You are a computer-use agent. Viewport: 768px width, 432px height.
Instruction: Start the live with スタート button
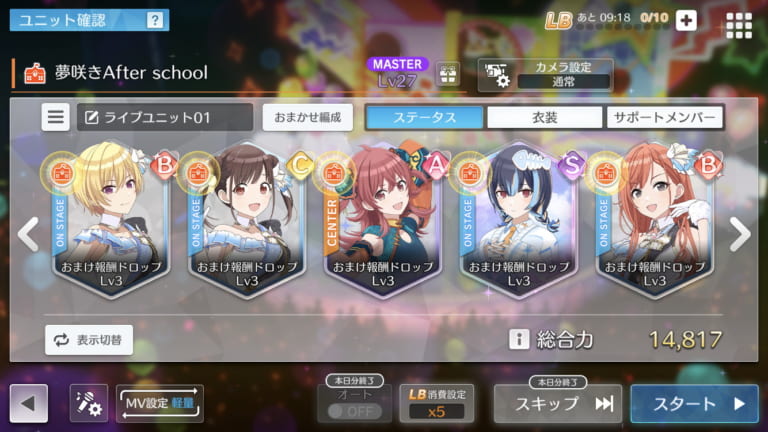pyautogui.click(x=695, y=404)
